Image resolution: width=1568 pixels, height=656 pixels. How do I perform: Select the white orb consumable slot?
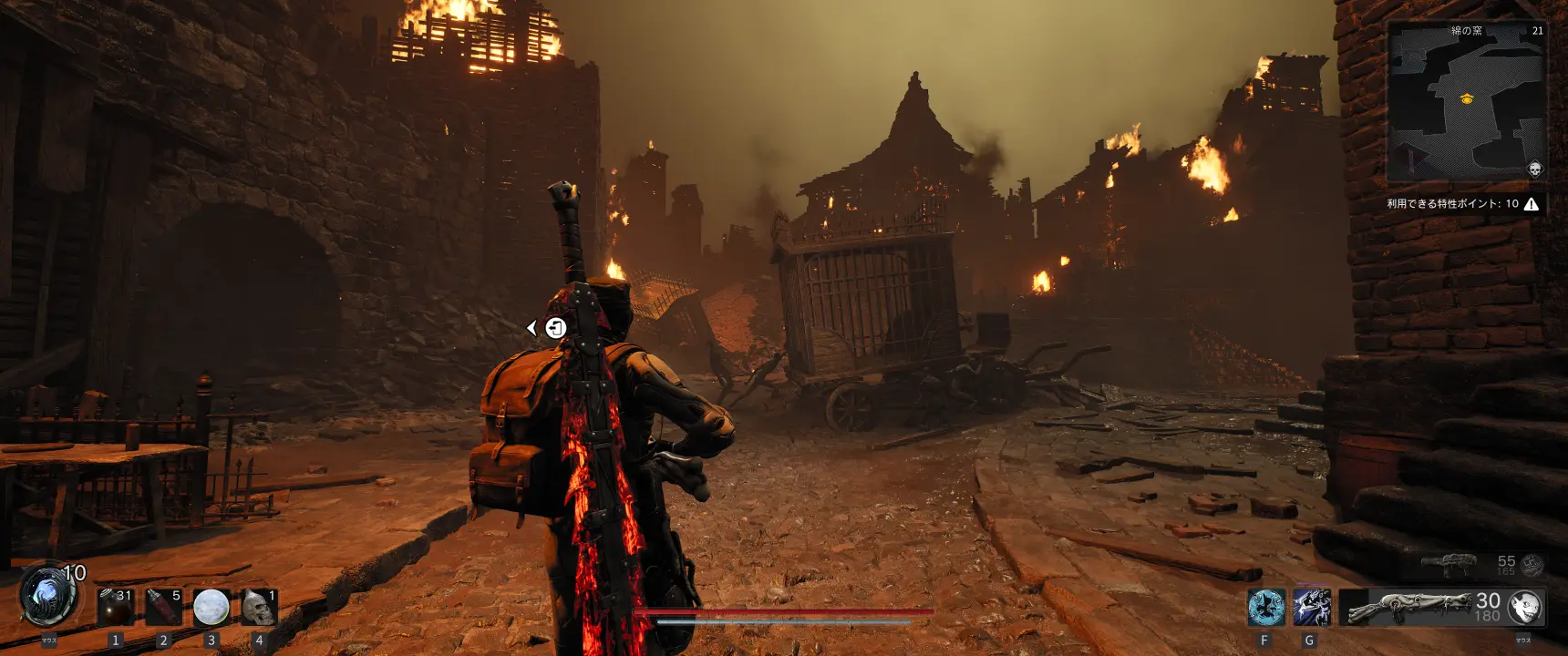(x=211, y=607)
